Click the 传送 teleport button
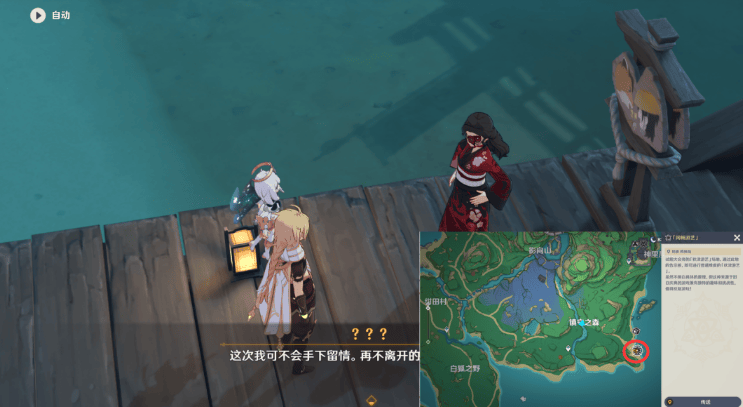This screenshot has height=407, width=743. pos(703,400)
